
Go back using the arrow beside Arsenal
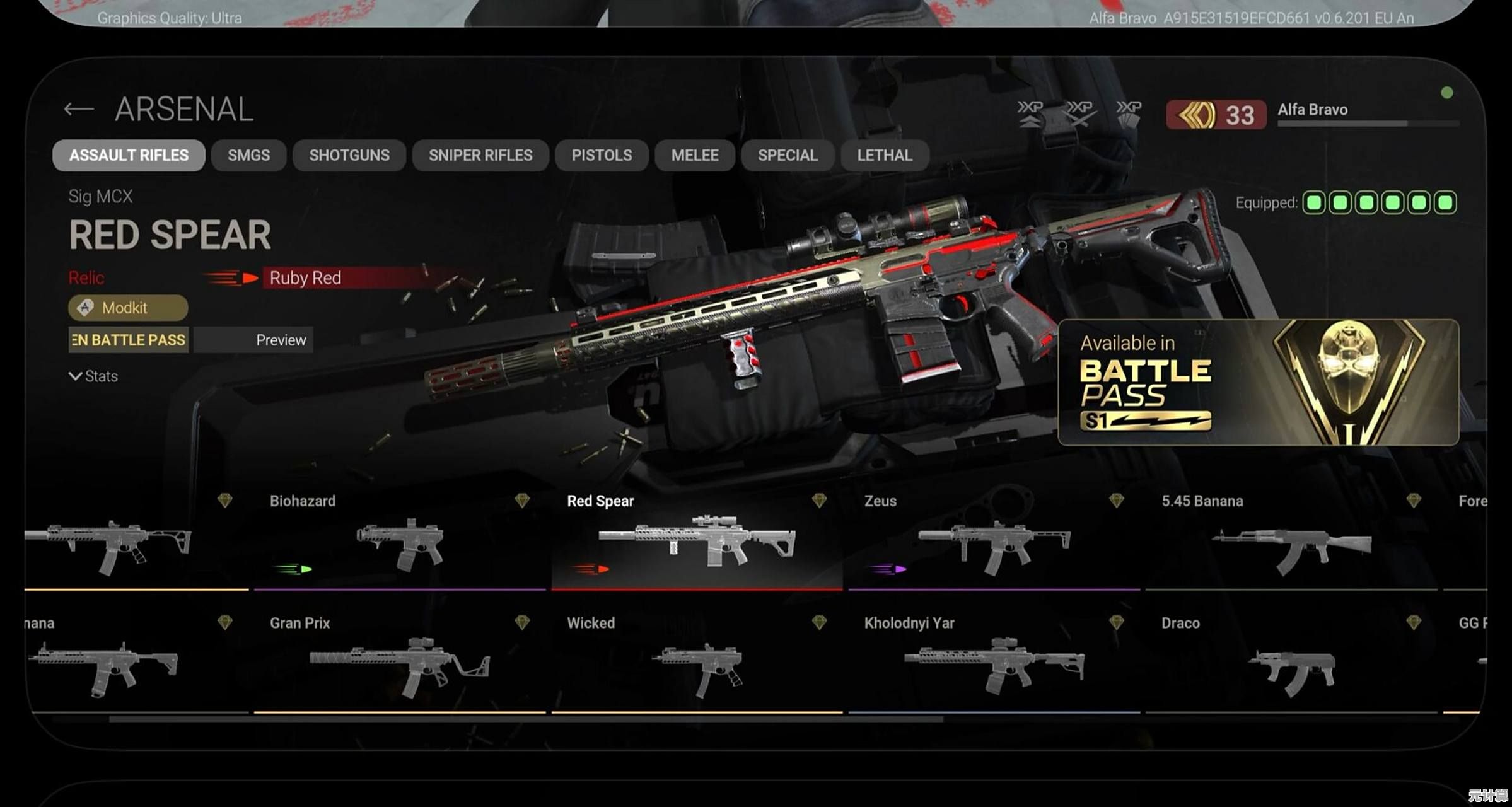[x=79, y=110]
